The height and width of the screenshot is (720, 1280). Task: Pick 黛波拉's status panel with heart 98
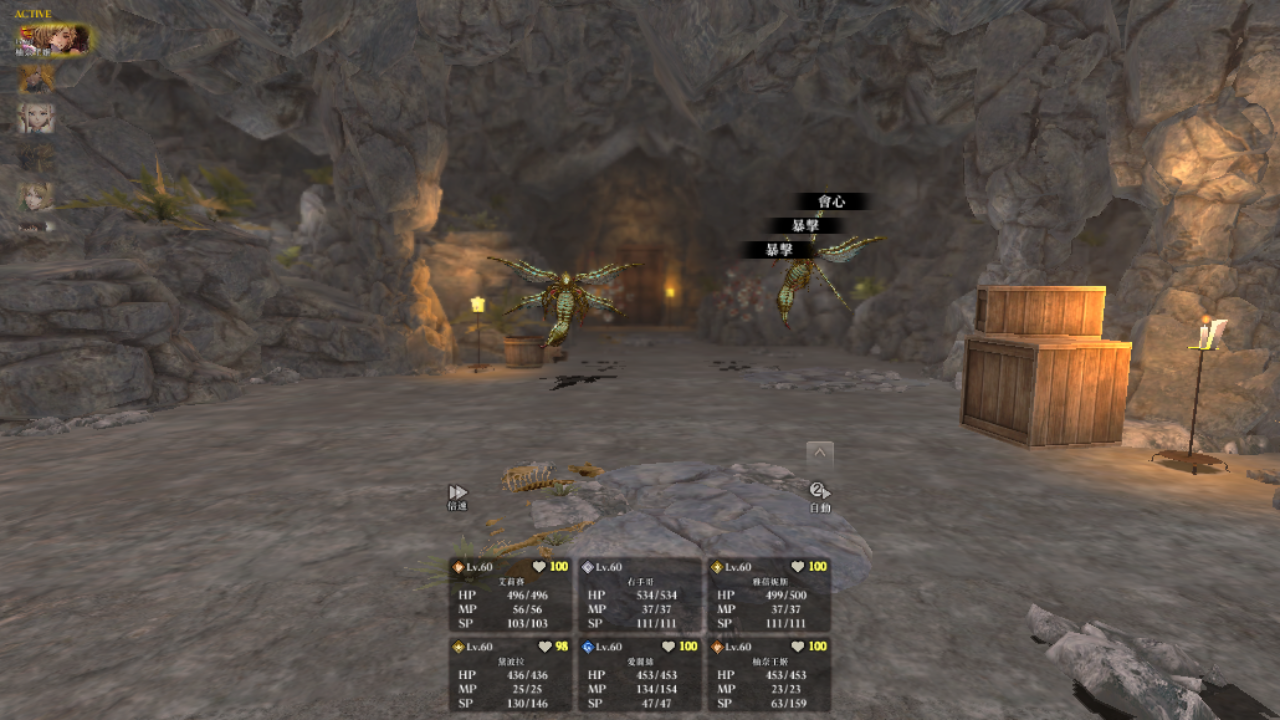point(510,674)
